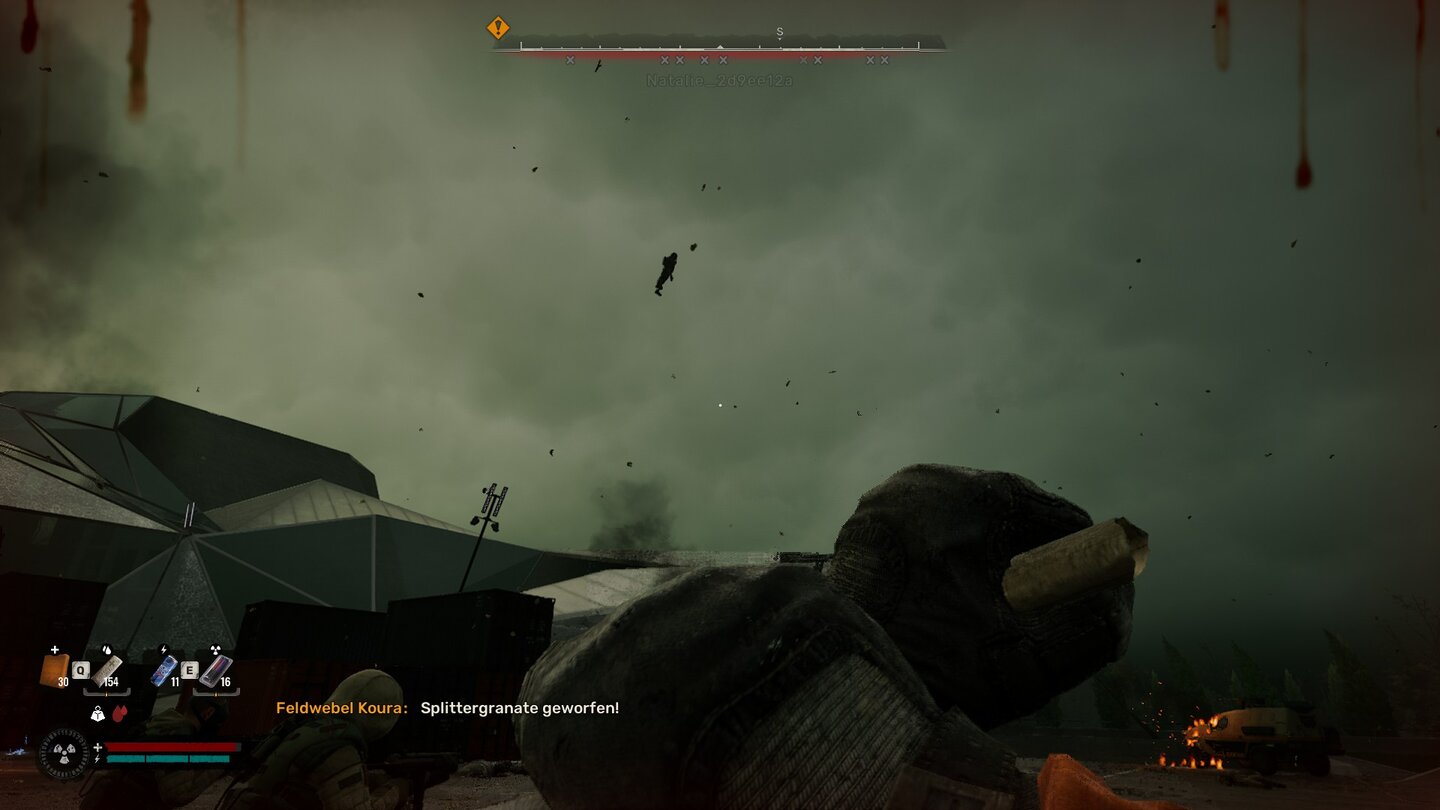The image size is (1440, 810).
Task: Click the radiation dosimeter dial
Action: point(63,753)
